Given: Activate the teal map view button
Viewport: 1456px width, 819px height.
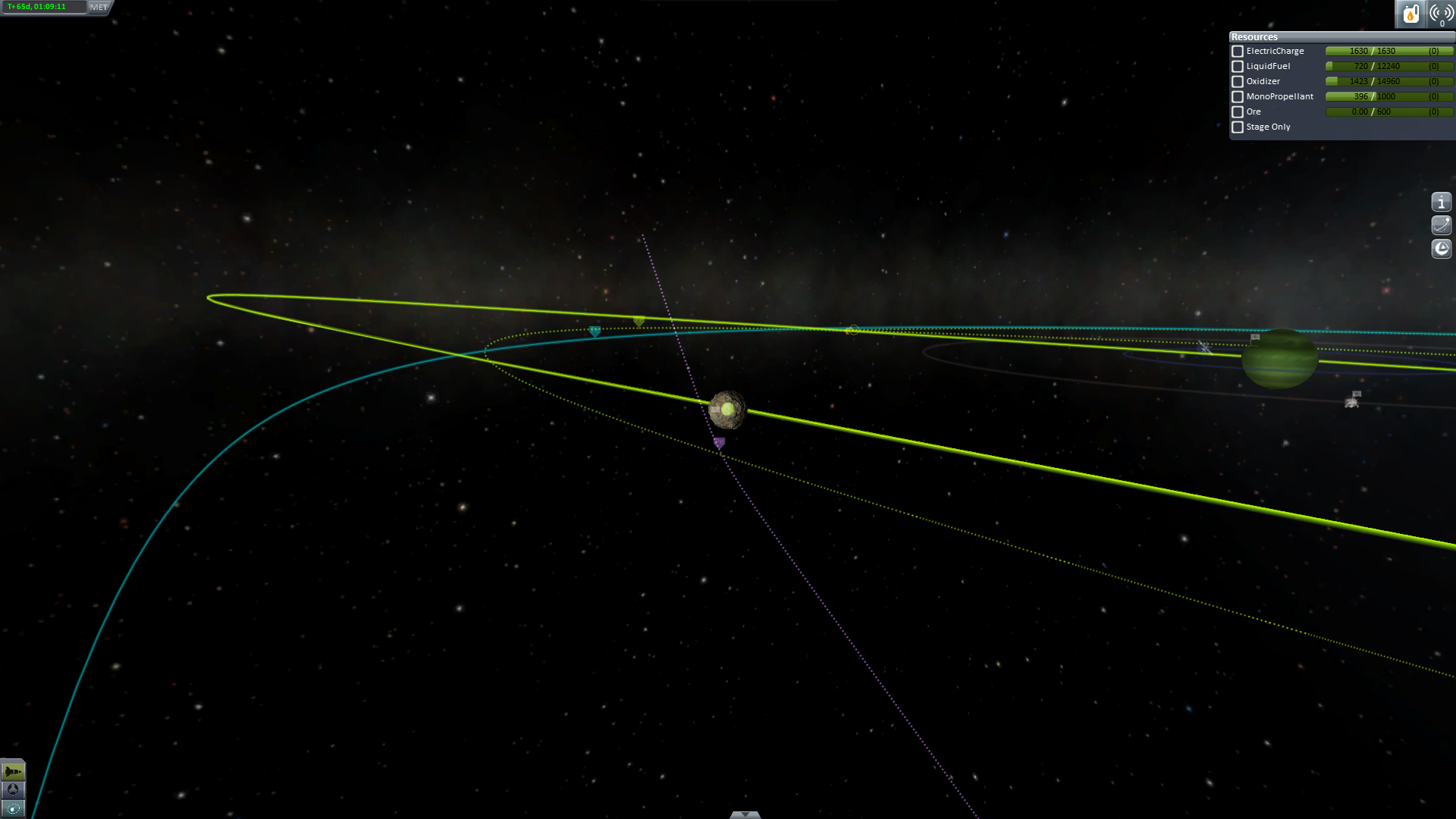Looking at the screenshot, I should [x=13, y=808].
